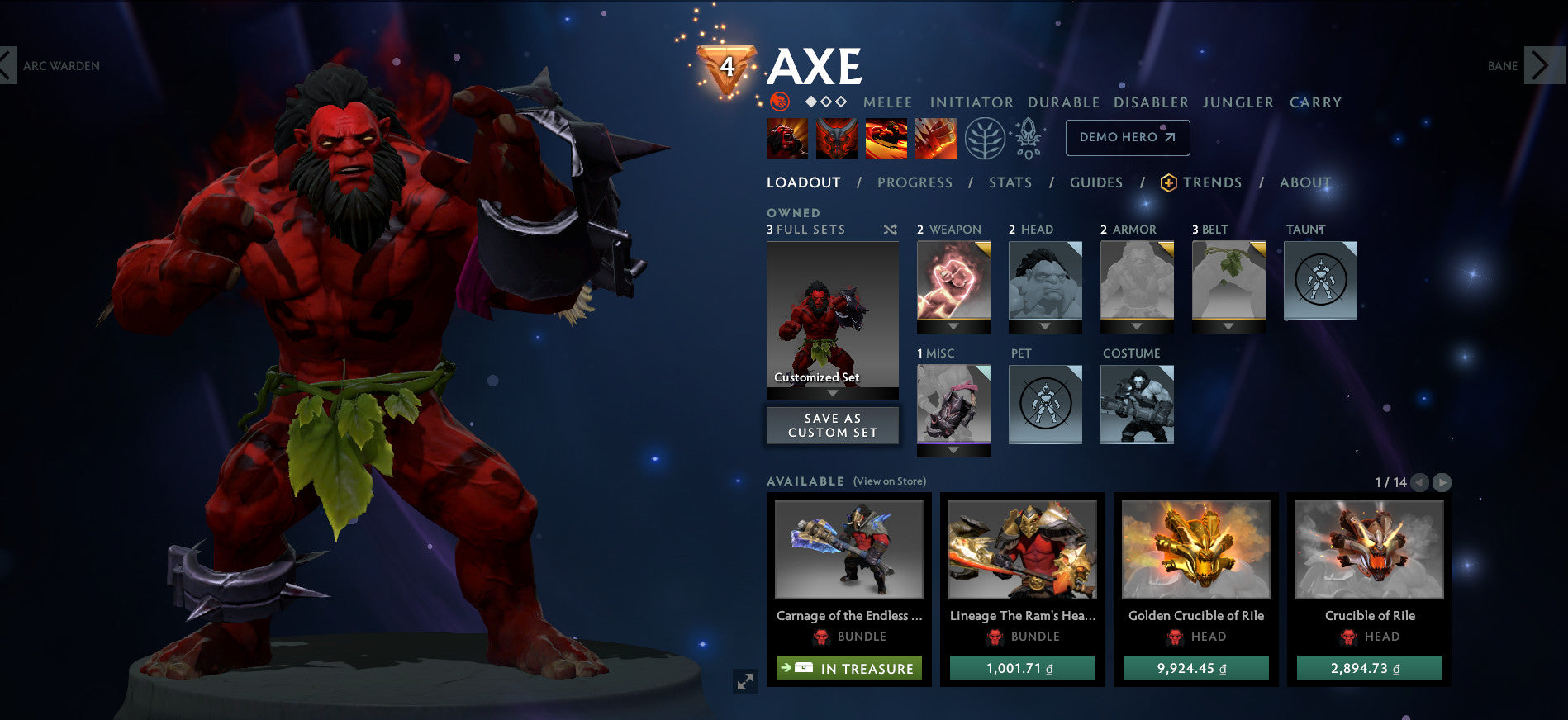The image size is (1568, 720).
Task: Click the Demo Hero button
Action: tap(1127, 137)
